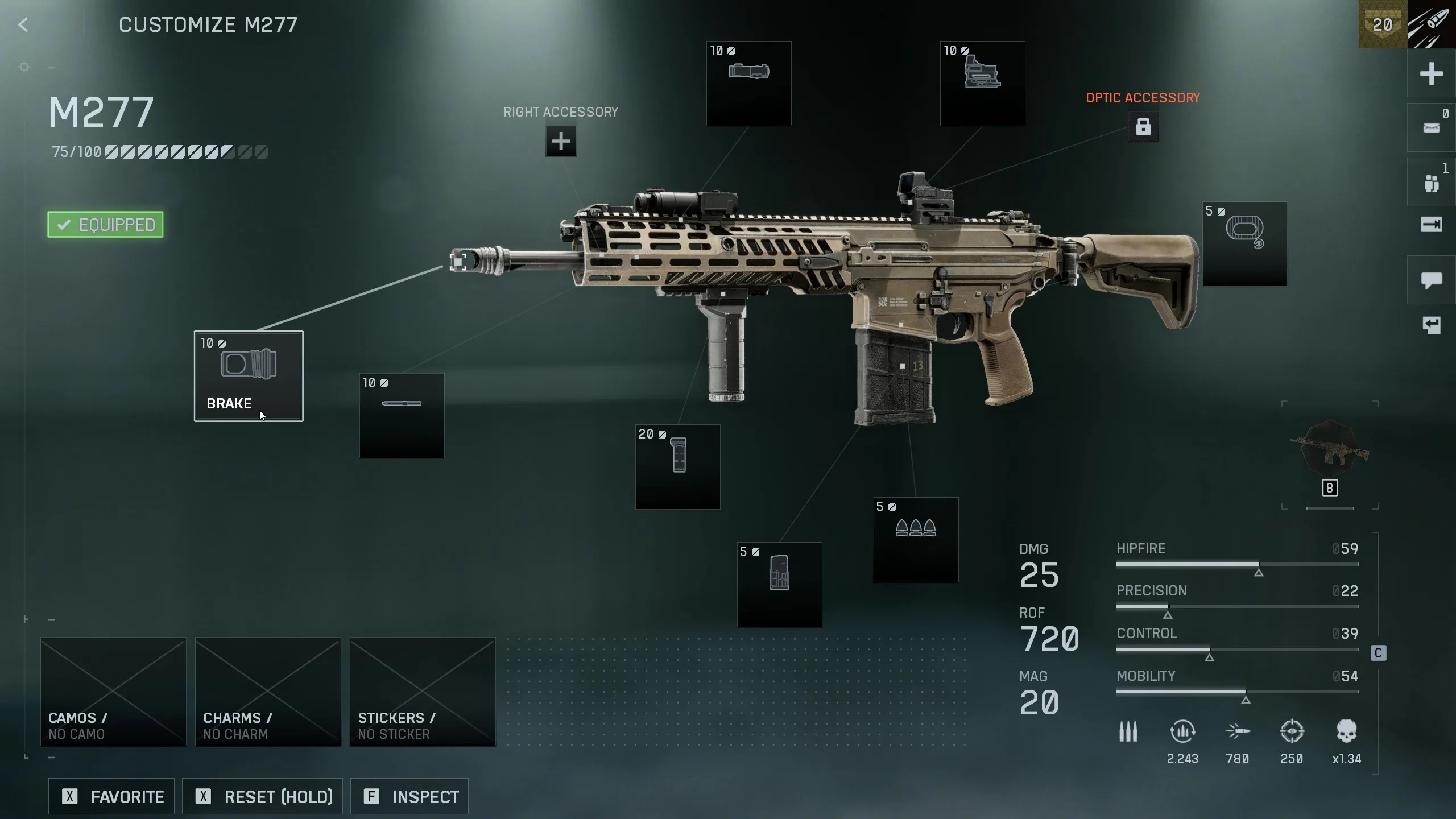Screen dimensions: 1456x819
Task: Open the stock attachment slot
Action: coord(1245,244)
